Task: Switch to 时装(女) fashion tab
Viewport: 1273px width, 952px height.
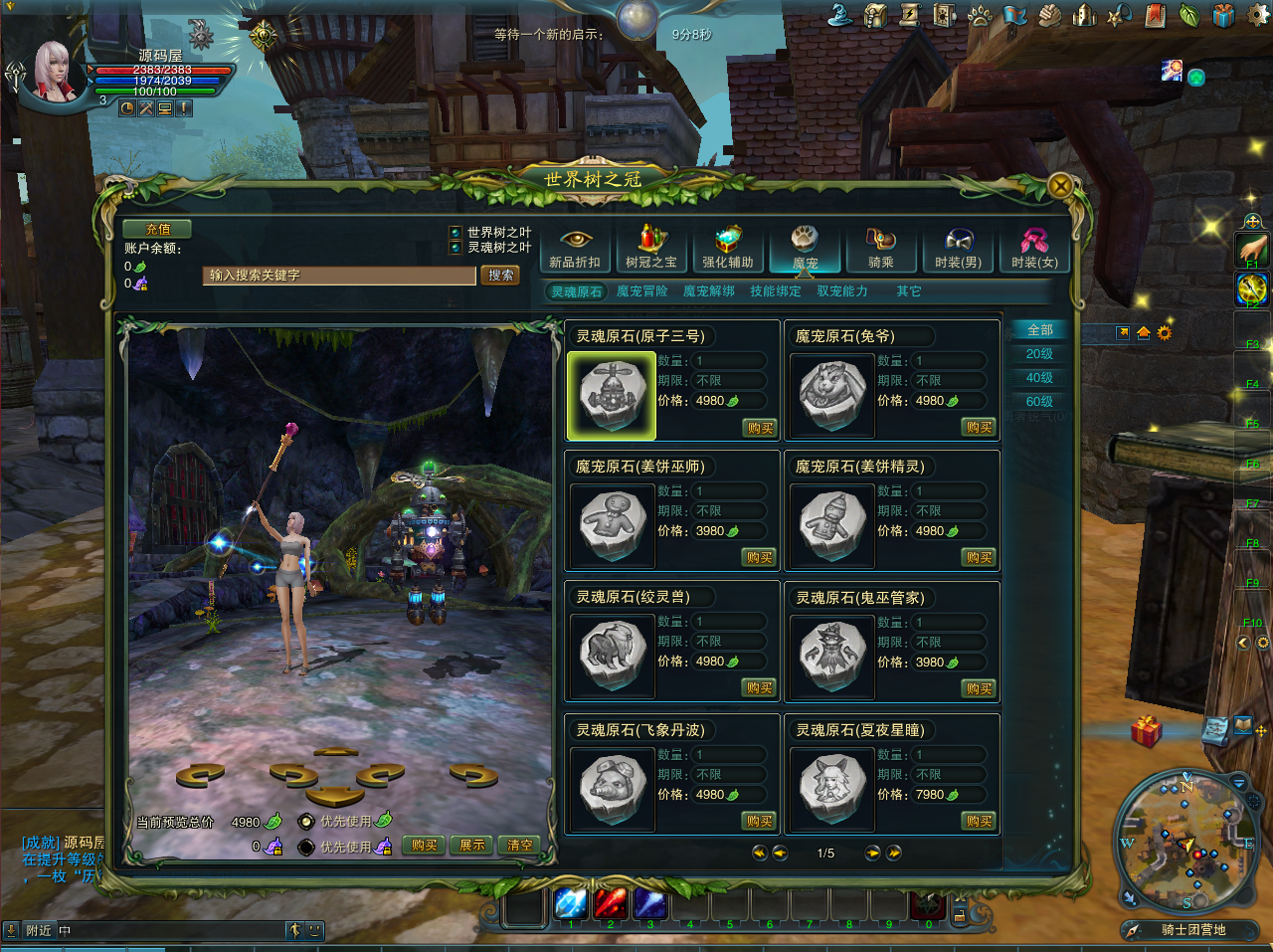Action: click(x=1034, y=248)
